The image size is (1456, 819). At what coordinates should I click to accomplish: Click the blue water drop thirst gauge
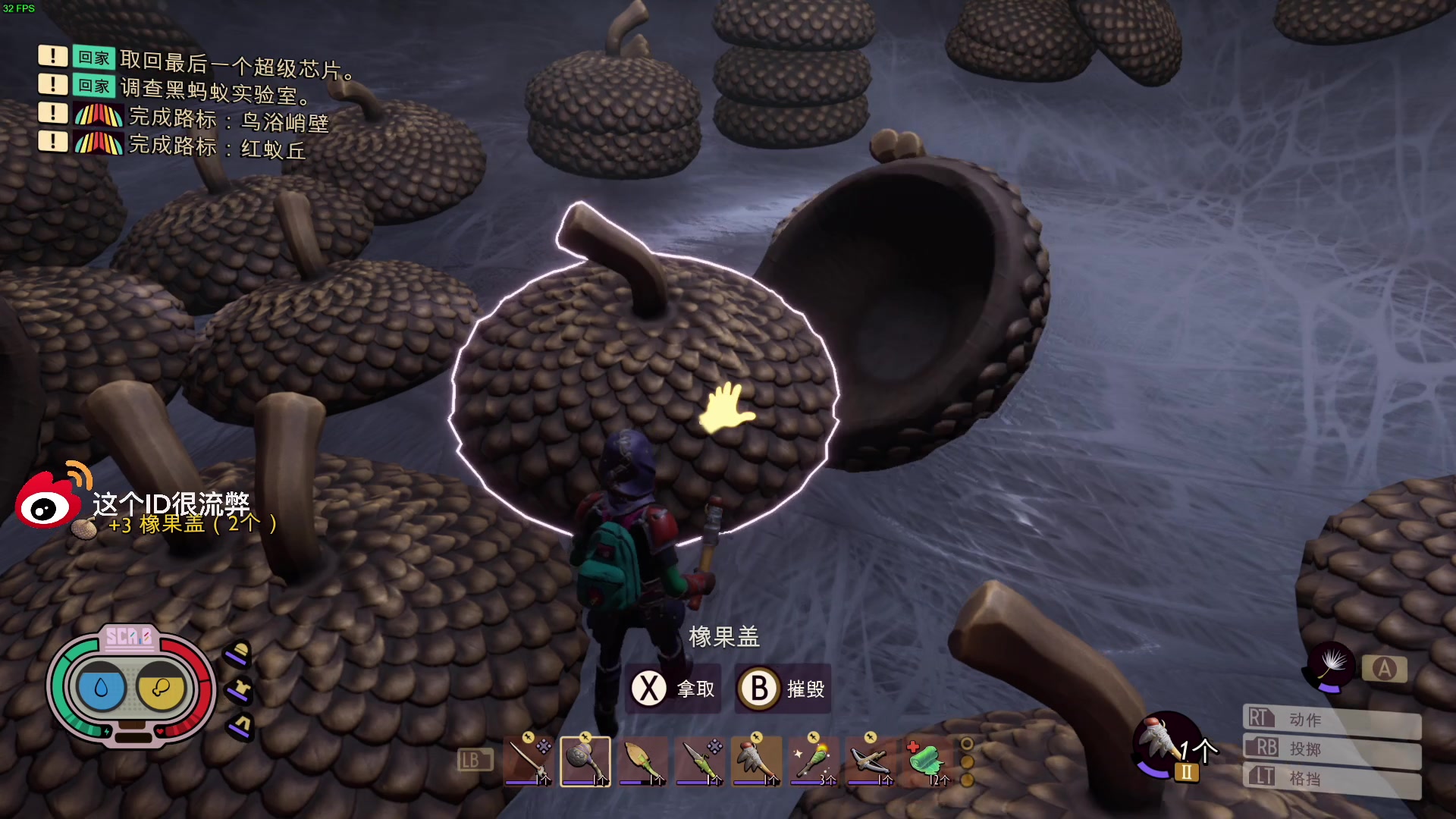(x=101, y=688)
